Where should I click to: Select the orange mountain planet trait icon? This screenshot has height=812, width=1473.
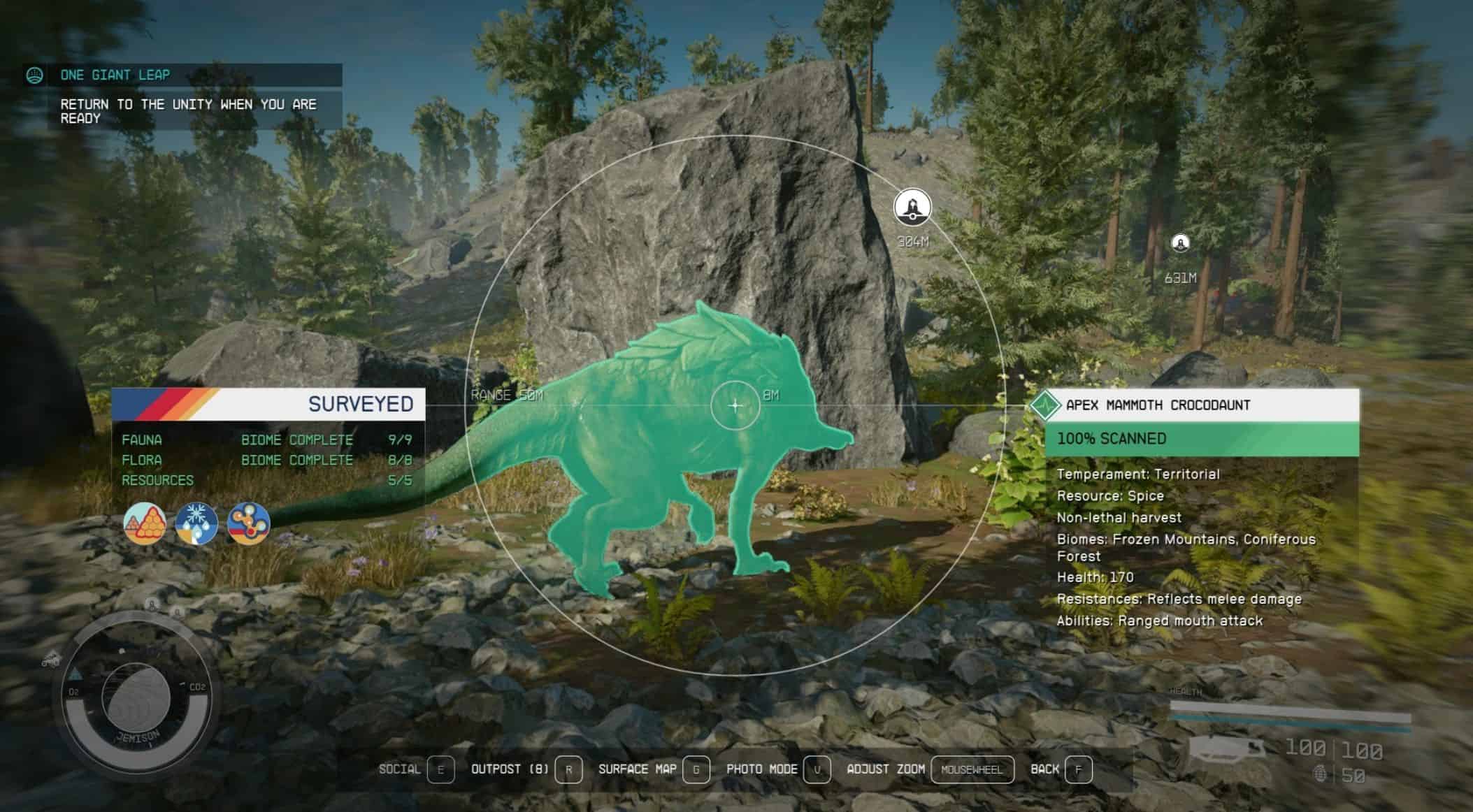pos(145,523)
